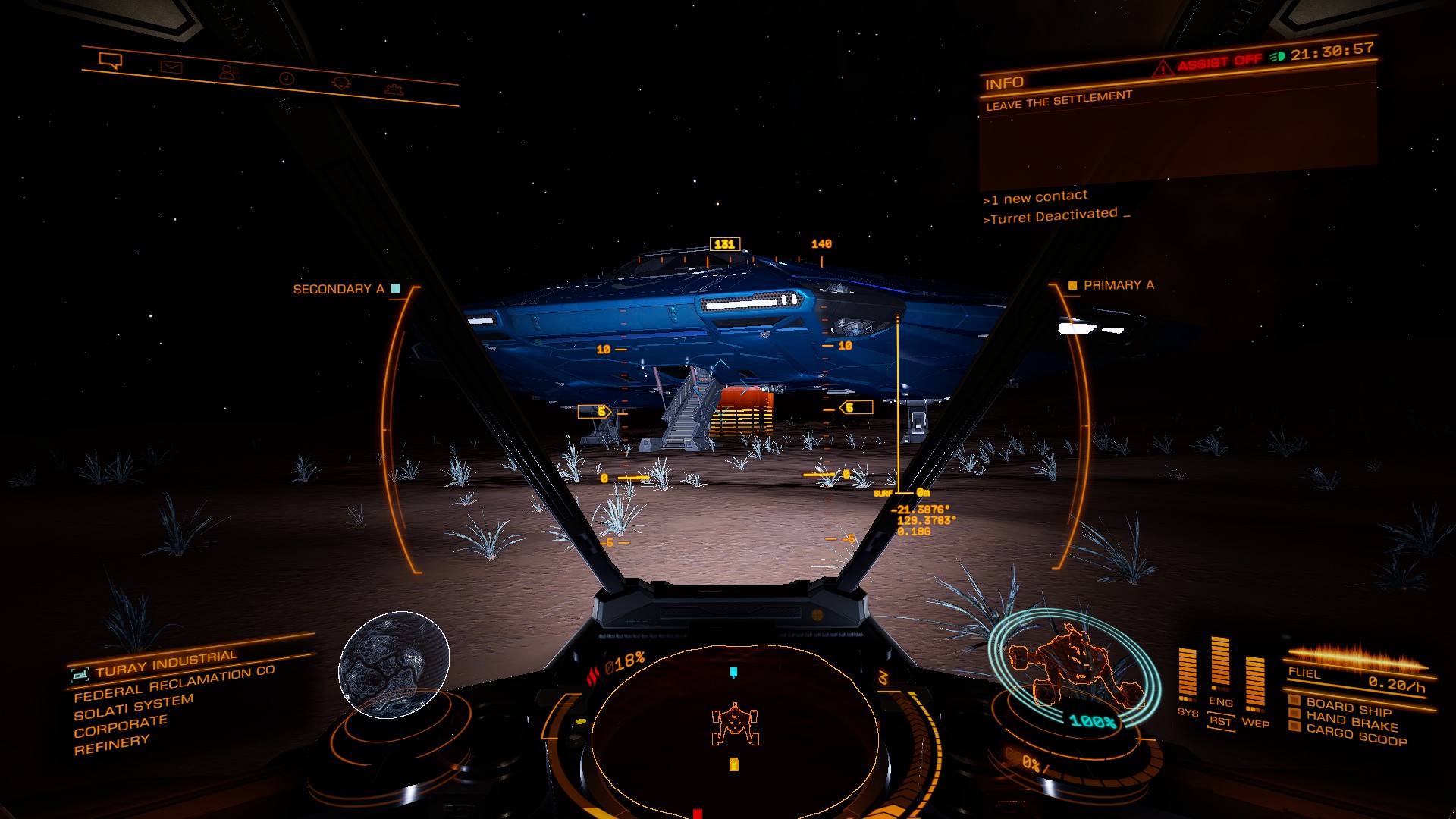Open the chat speech-bubble tab

click(111, 61)
